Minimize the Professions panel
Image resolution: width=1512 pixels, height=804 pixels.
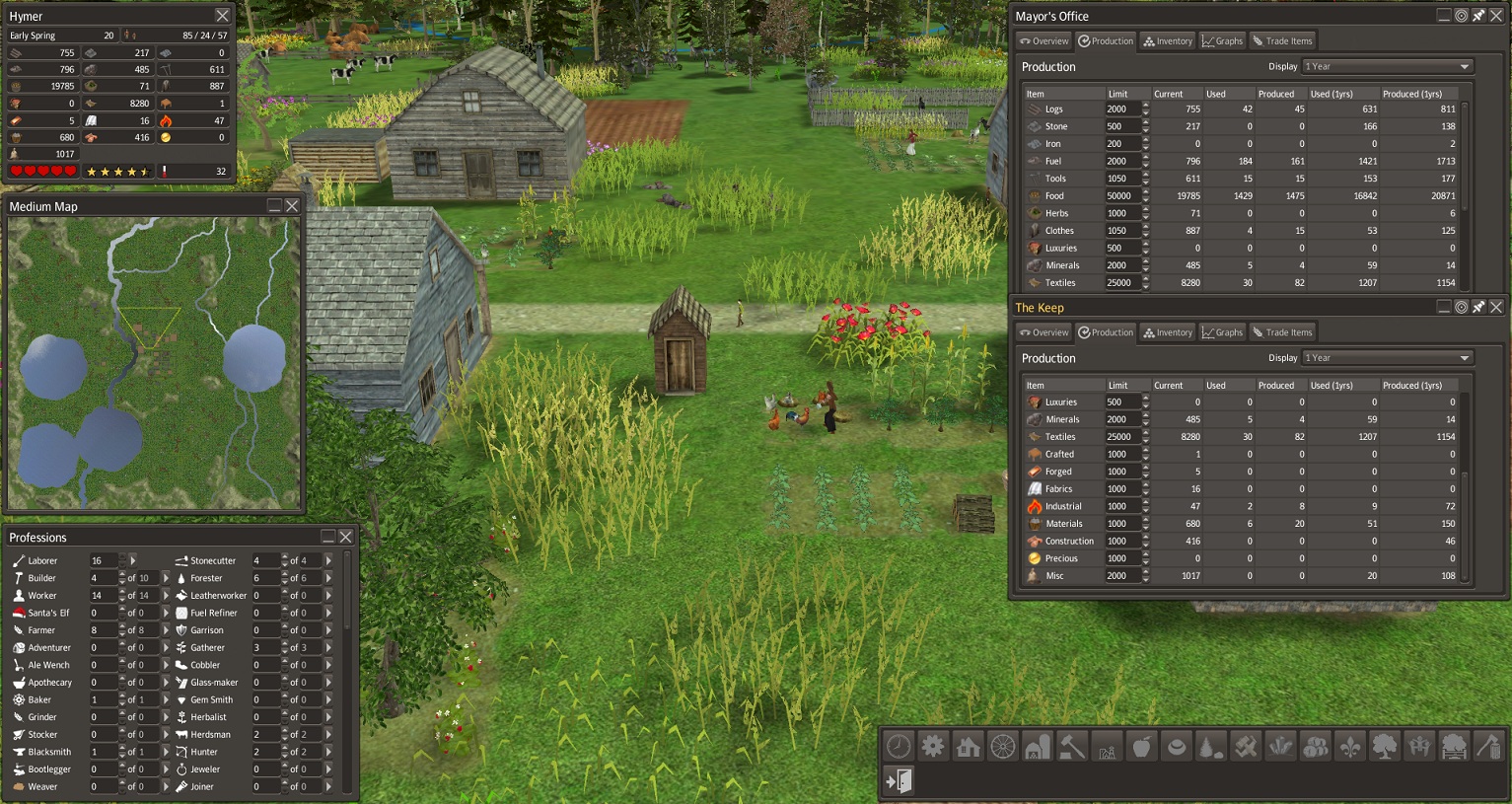[328, 537]
